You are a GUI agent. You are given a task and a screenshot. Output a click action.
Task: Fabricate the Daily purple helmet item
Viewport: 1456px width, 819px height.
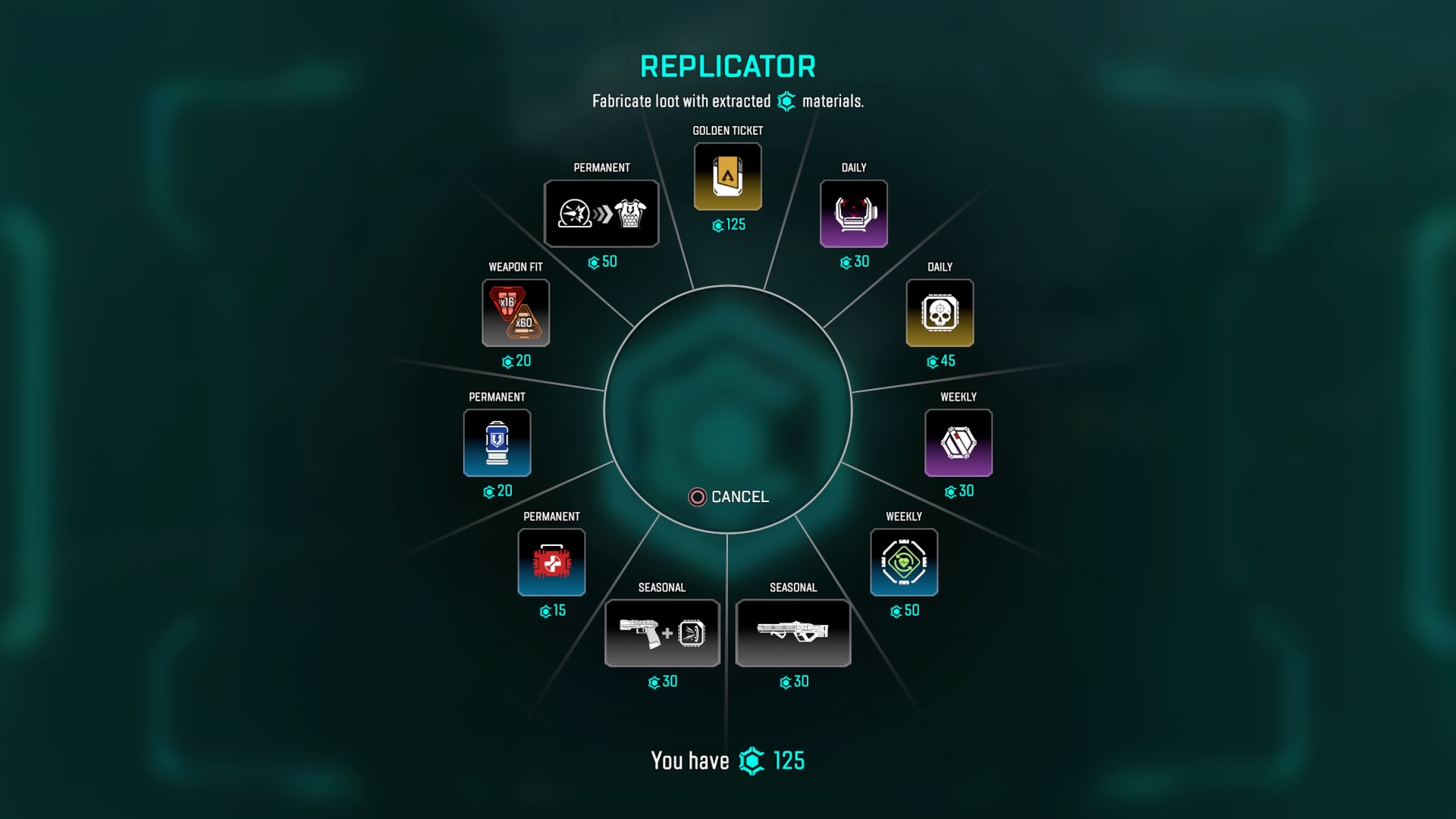(x=854, y=214)
